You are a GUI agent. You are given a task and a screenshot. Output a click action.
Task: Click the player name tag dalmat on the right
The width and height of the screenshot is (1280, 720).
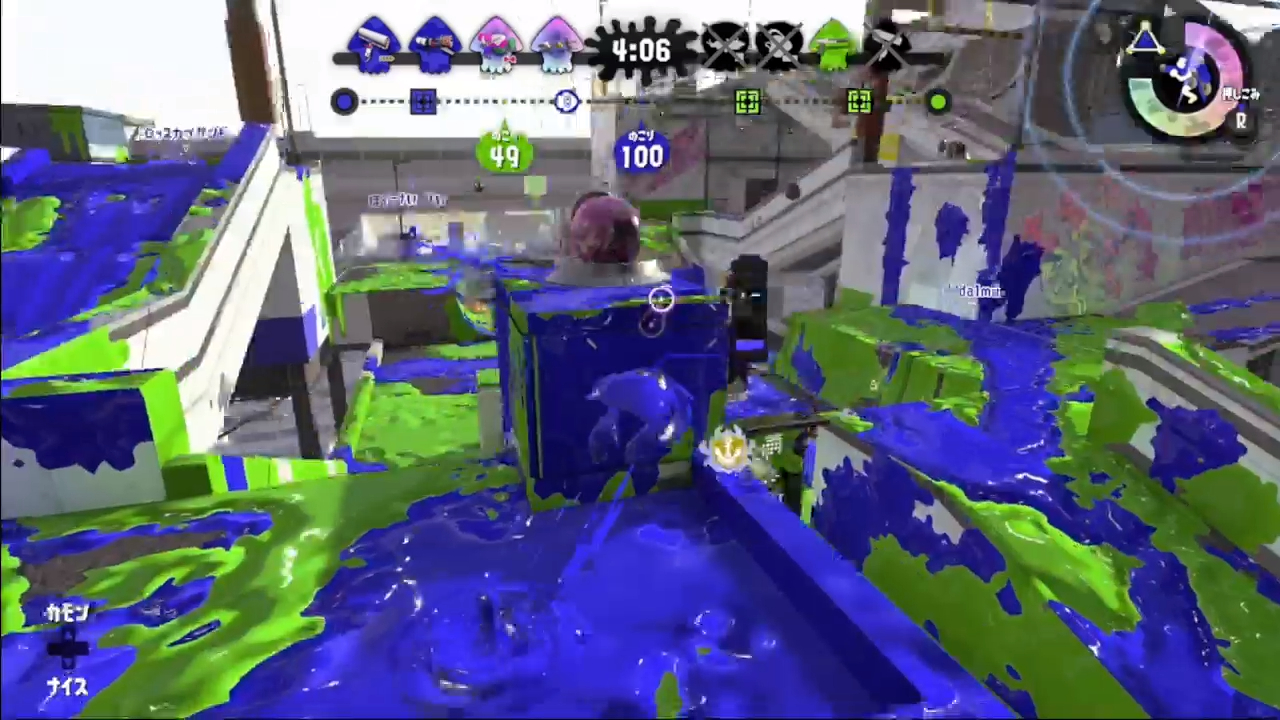tap(978, 292)
